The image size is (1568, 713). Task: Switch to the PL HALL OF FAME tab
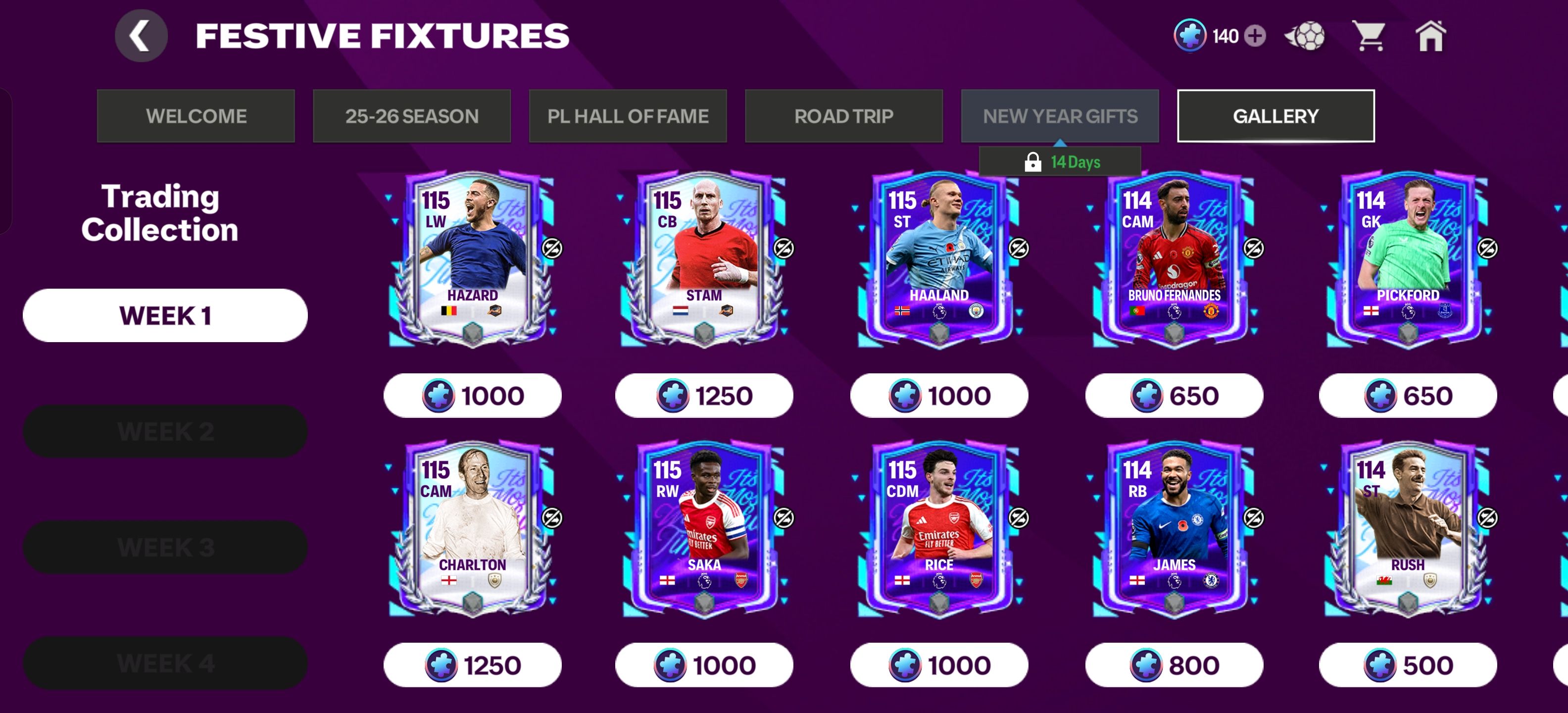[x=628, y=116]
